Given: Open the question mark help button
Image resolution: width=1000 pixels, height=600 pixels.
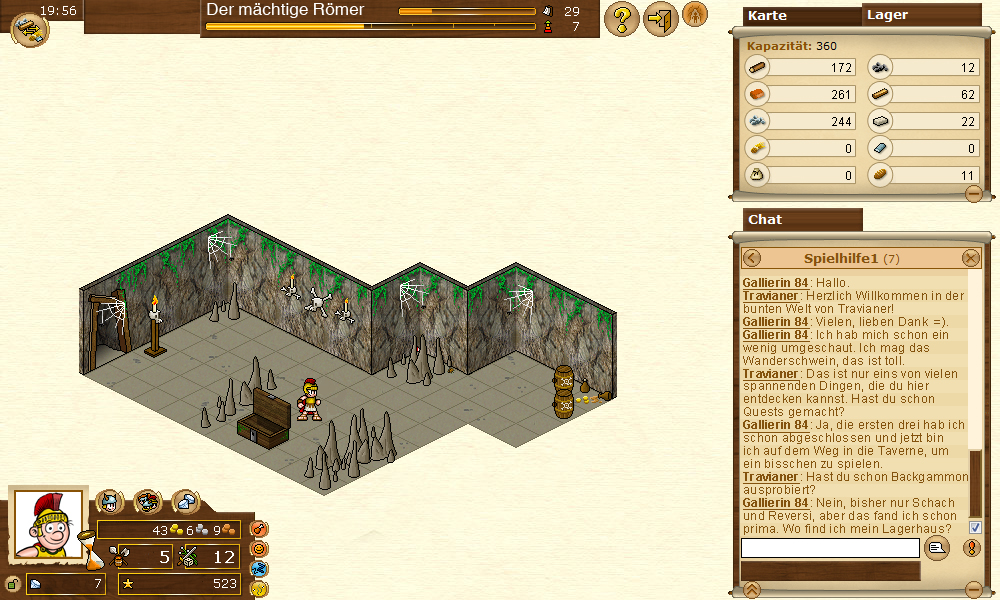Looking at the screenshot, I should (x=621, y=19).
